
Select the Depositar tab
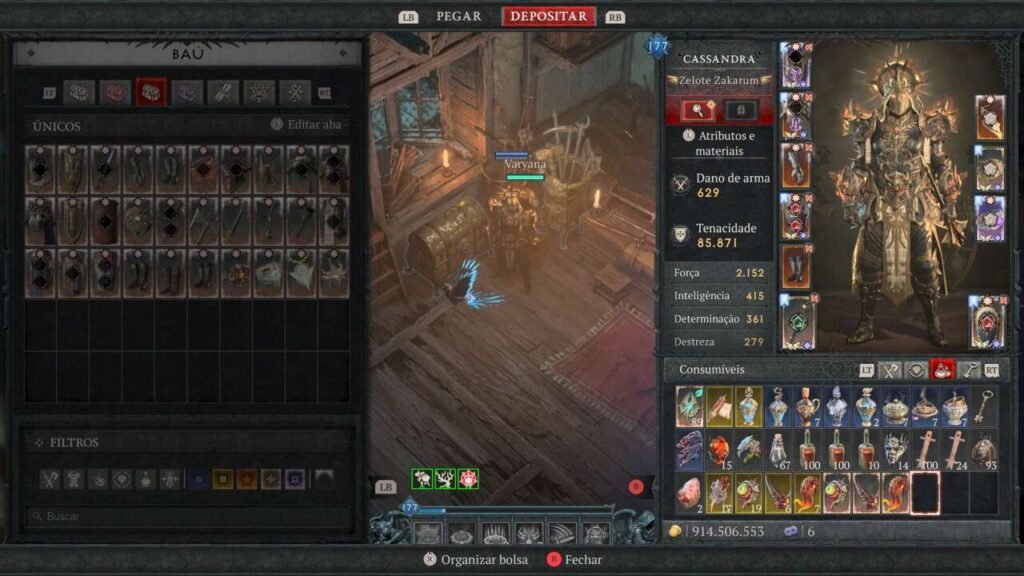coord(549,16)
